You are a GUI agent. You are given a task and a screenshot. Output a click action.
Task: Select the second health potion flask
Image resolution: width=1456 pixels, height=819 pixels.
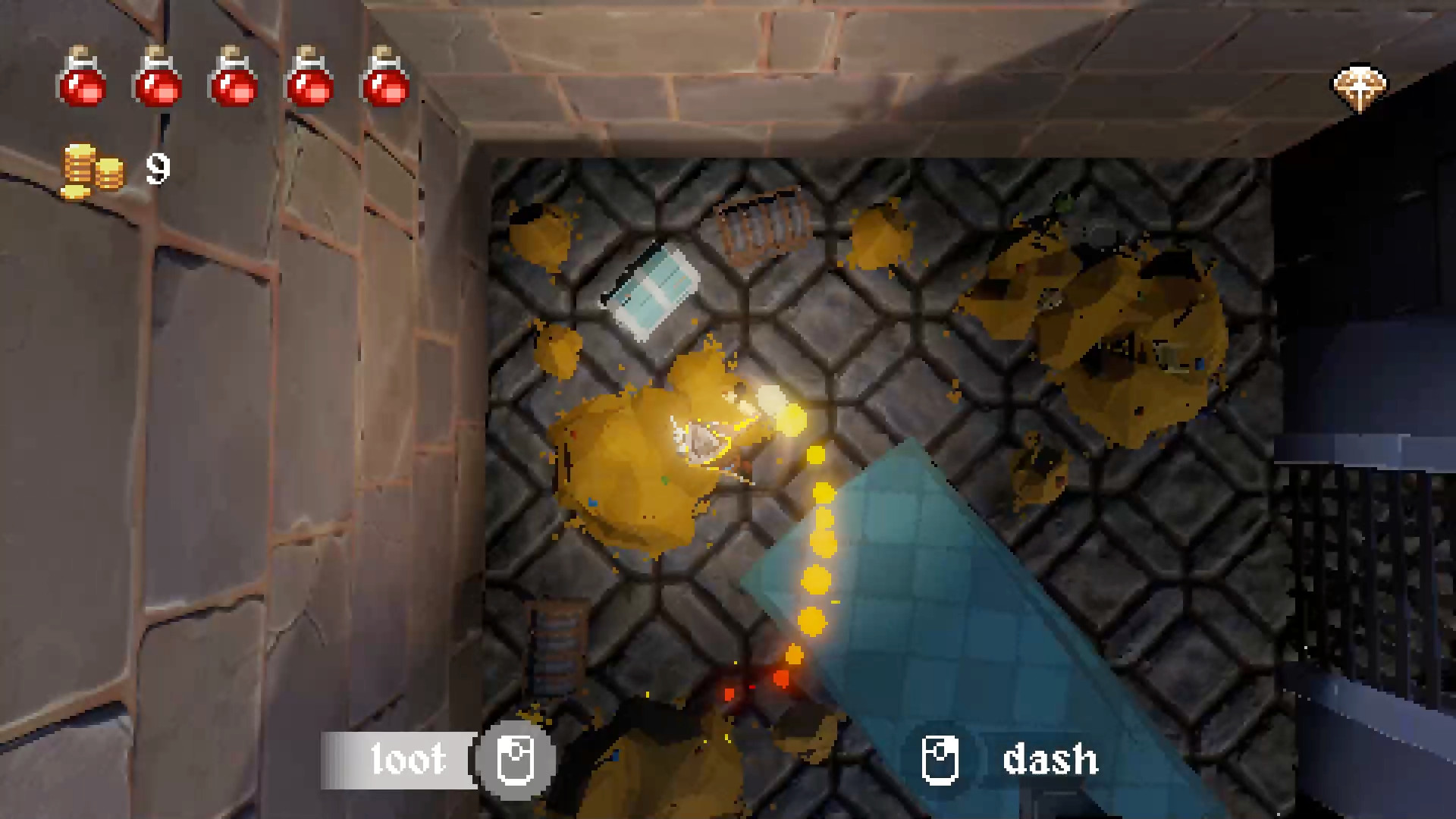pyautogui.click(x=157, y=81)
